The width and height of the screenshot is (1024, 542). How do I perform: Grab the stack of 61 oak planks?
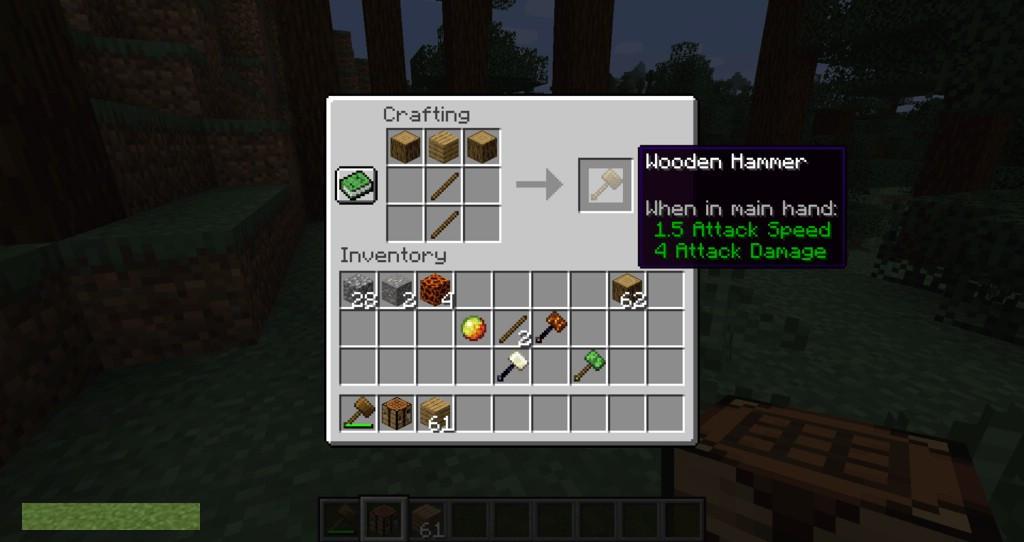434,412
